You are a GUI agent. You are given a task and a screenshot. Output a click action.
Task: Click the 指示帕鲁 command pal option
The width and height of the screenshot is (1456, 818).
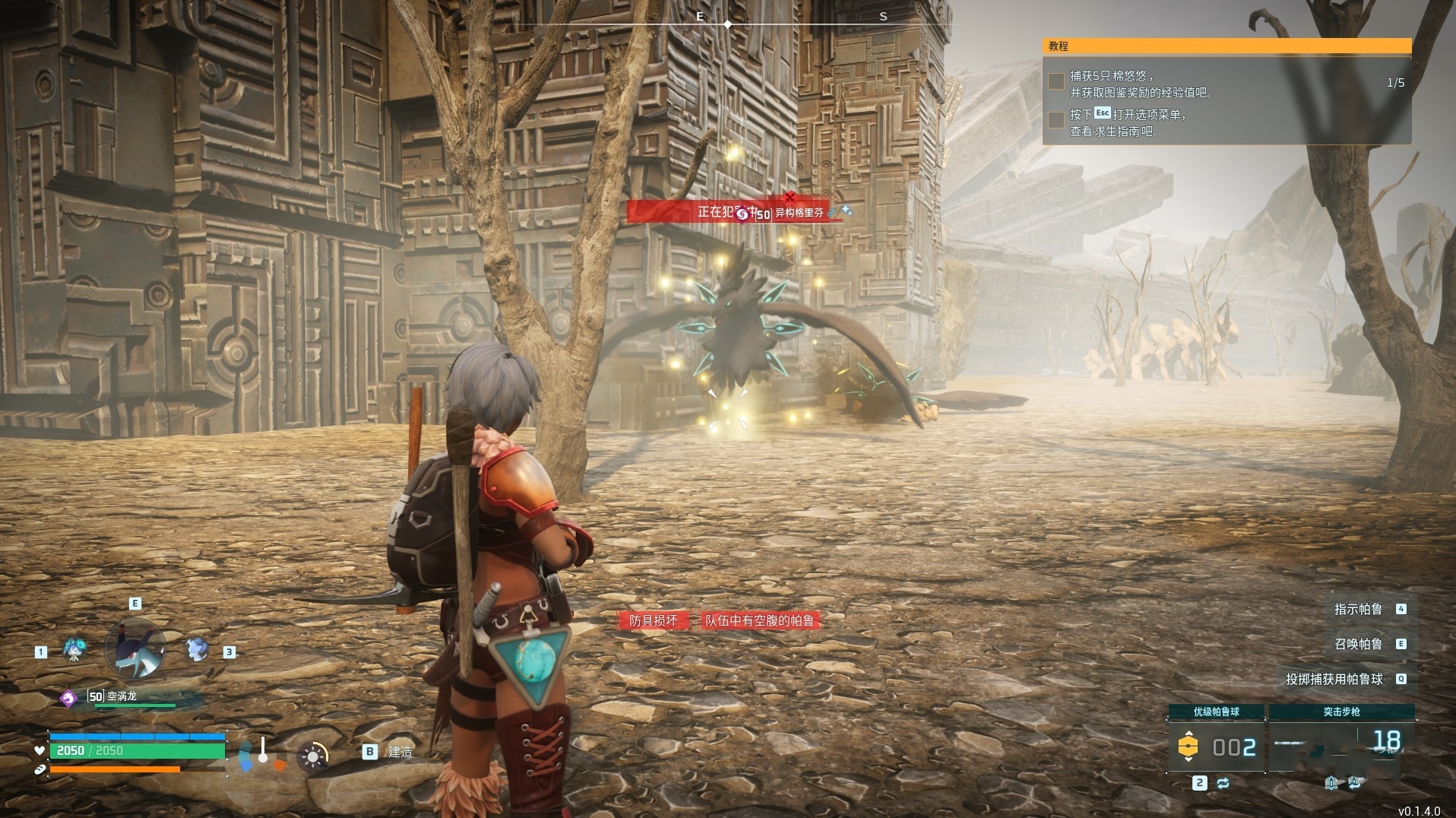(x=1358, y=609)
